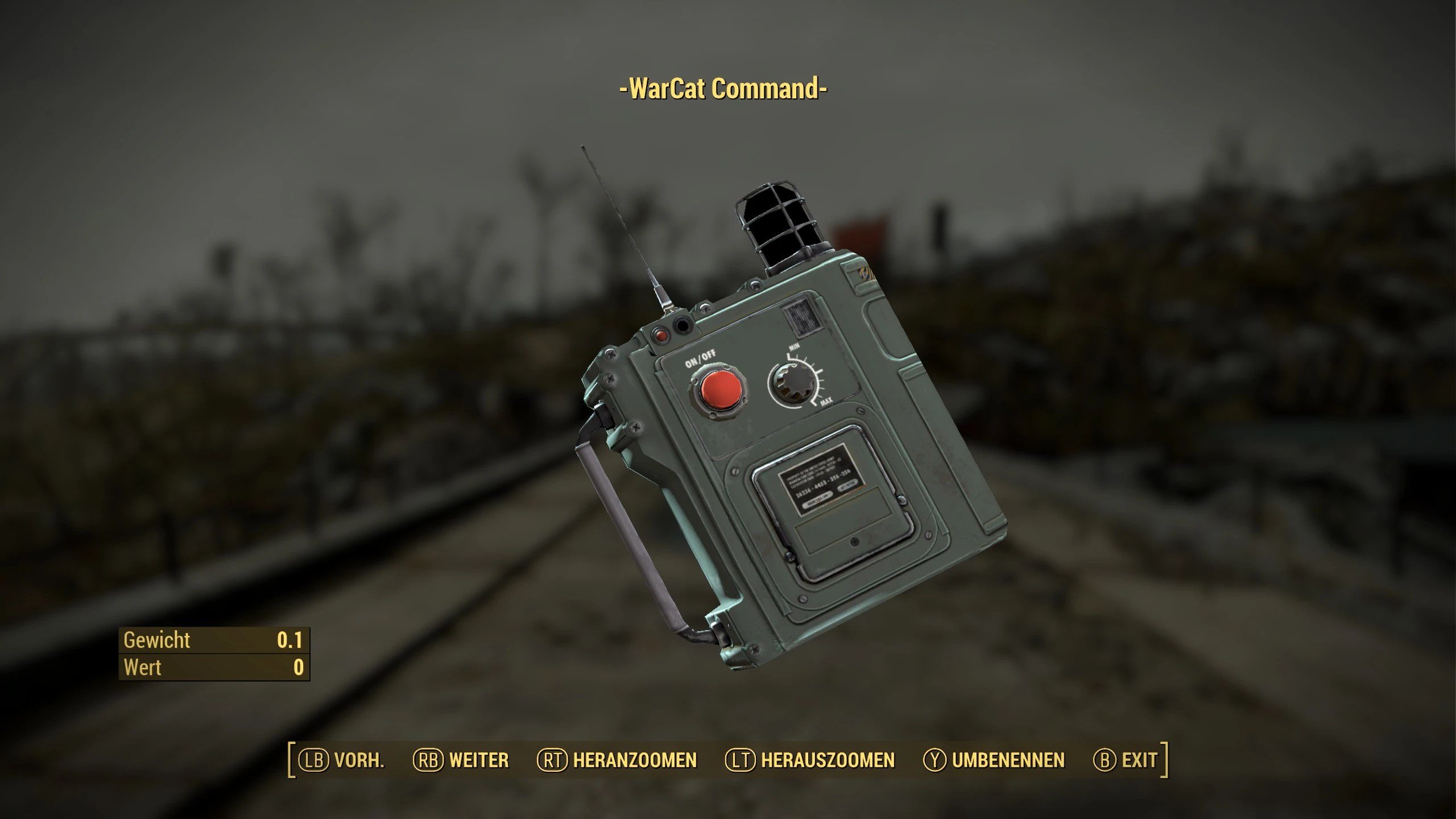This screenshot has height=819, width=1456.
Task: Rename the item via UMBENENNEN
Action: [x=994, y=760]
